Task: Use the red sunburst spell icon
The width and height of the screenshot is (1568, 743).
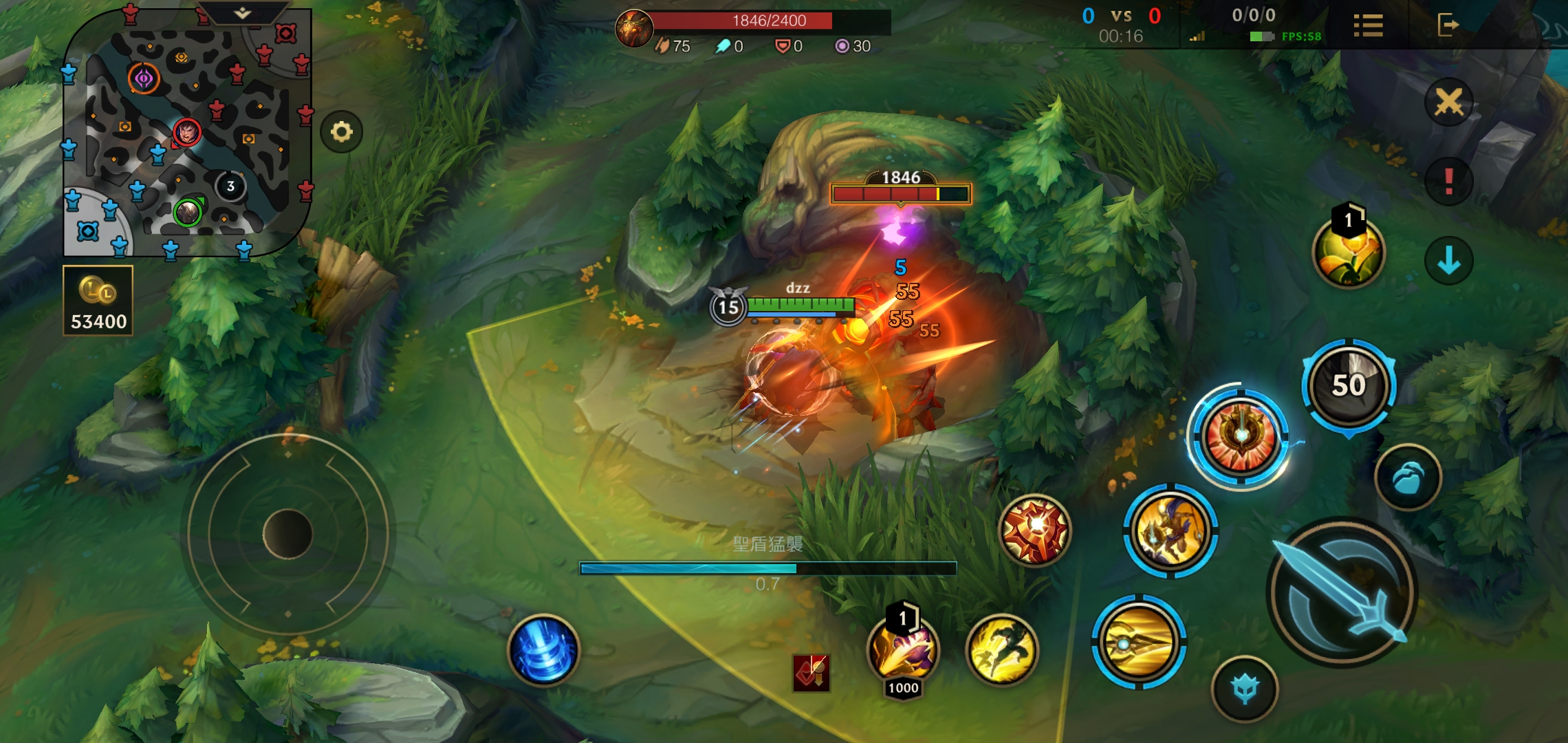Action: pyautogui.click(x=1035, y=530)
